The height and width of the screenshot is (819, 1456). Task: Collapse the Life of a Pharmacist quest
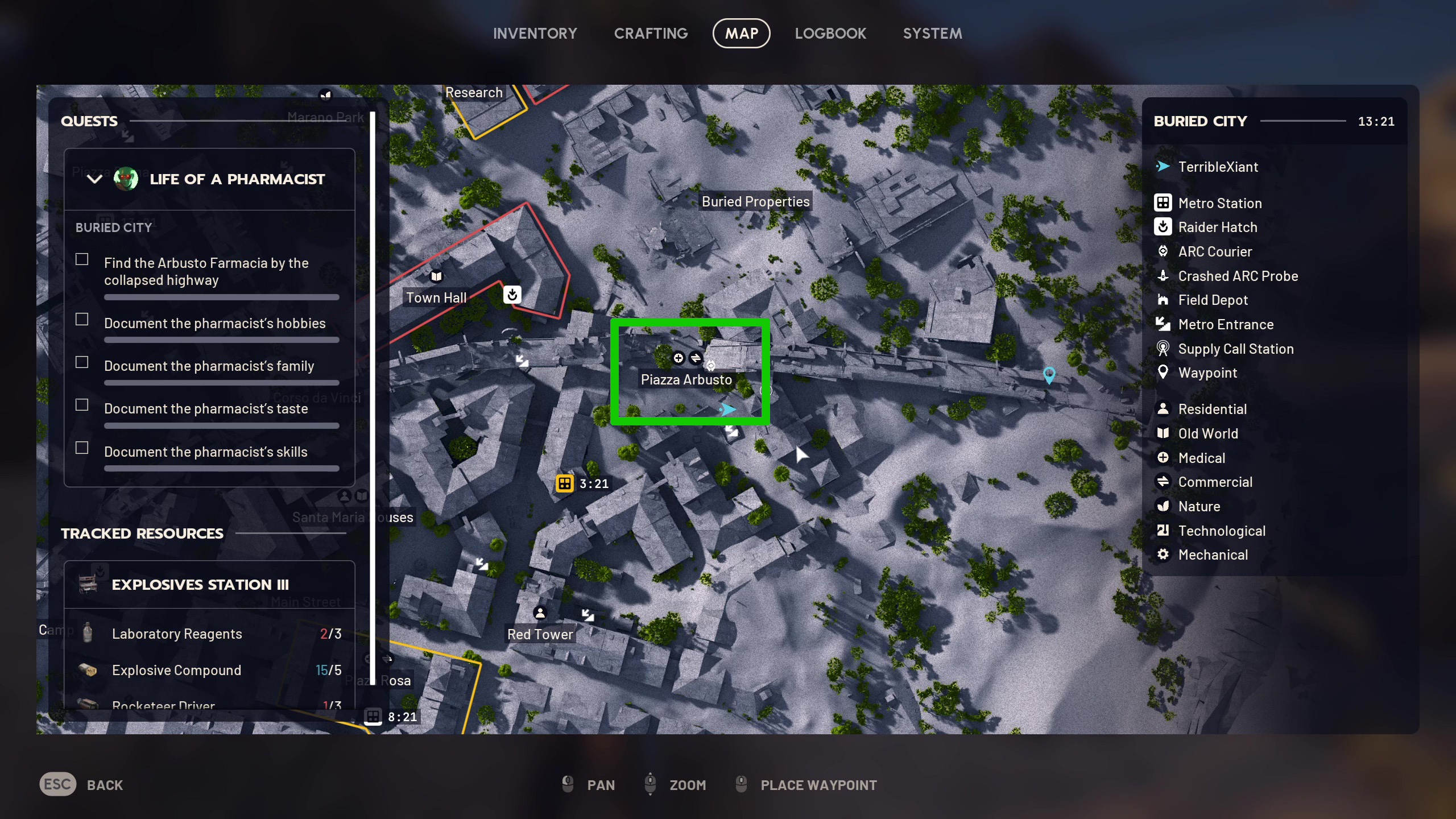[x=94, y=179]
